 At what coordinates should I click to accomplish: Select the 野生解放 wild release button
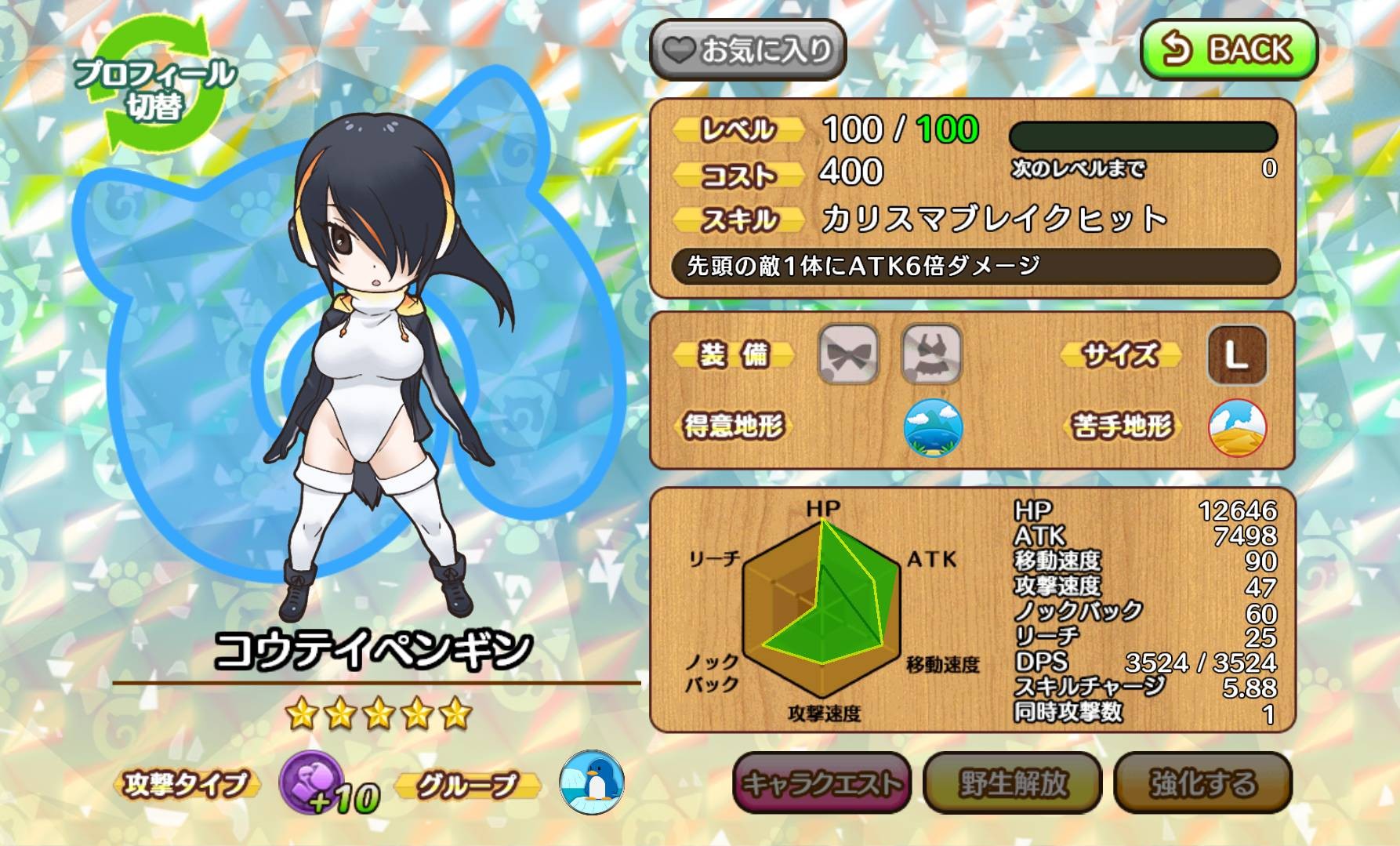[1012, 782]
